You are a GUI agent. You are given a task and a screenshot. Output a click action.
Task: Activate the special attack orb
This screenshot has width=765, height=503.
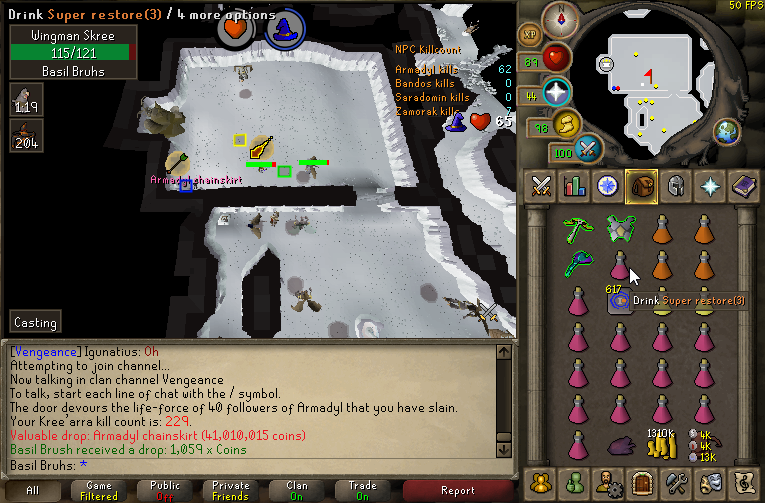coord(589,149)
